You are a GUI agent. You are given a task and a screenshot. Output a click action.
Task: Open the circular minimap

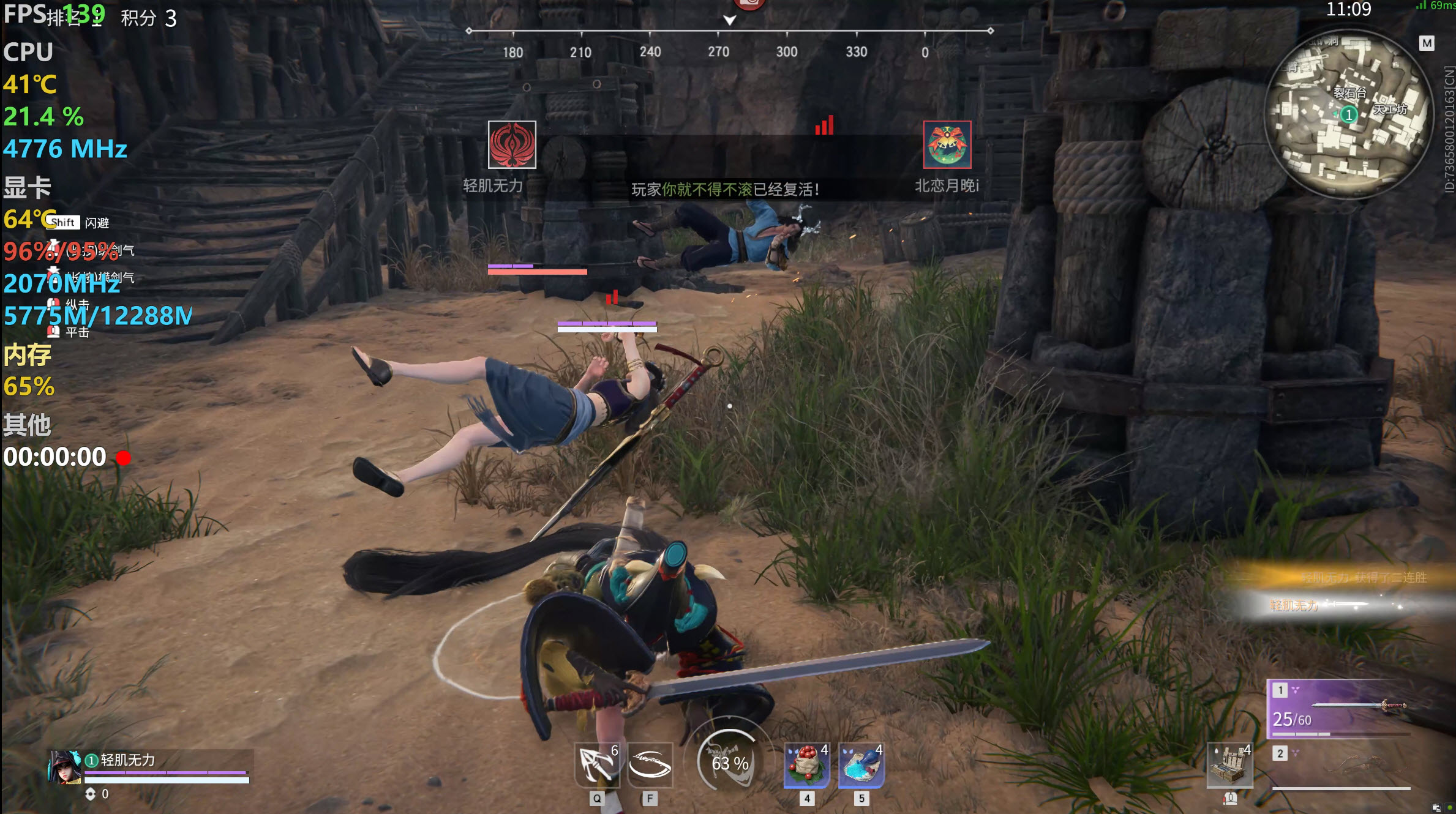click(x=1348, y=114)
